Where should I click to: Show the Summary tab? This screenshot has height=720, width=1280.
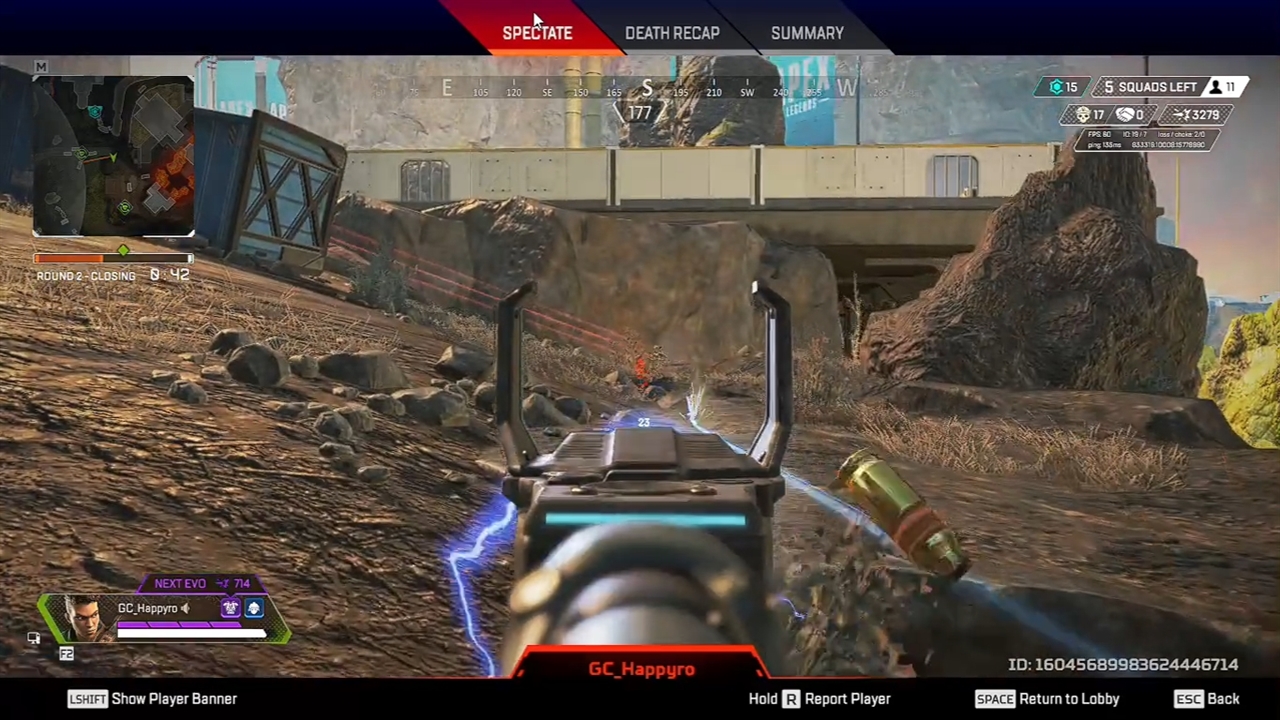pyautogui.click(x=807, y=33)
